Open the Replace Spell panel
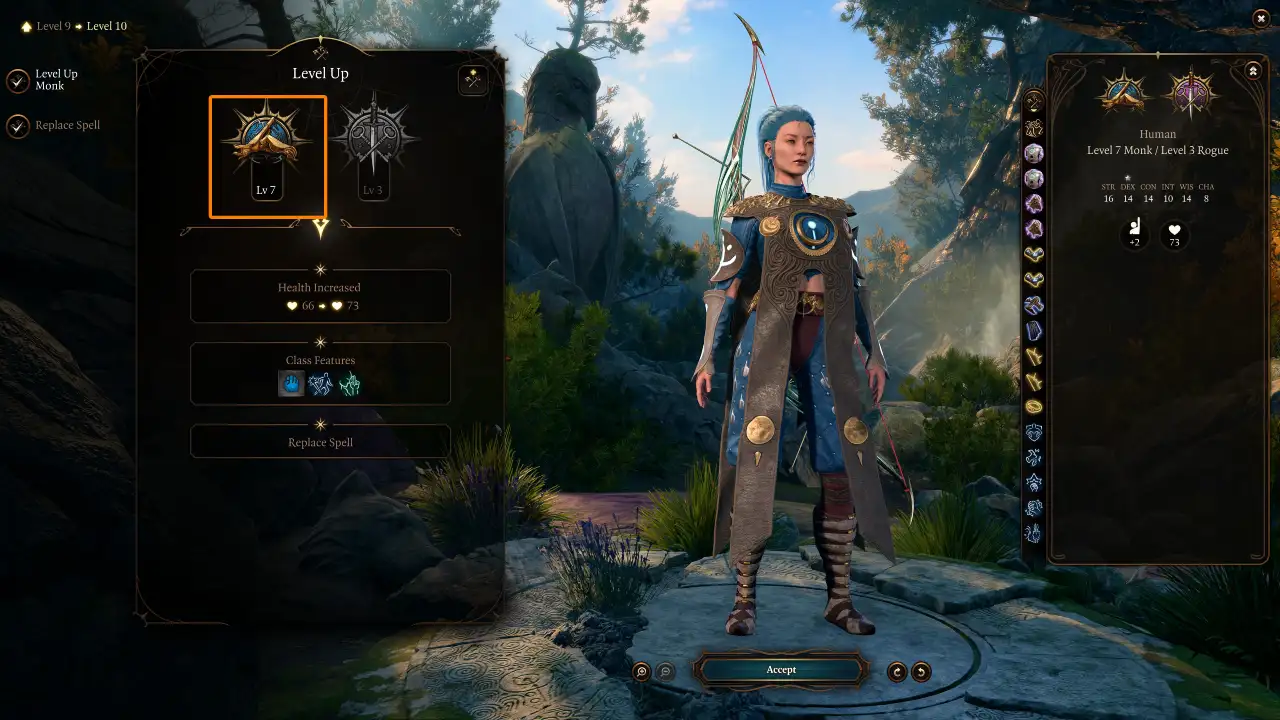Screen dimensions: 1280x720 coord(320,441)
